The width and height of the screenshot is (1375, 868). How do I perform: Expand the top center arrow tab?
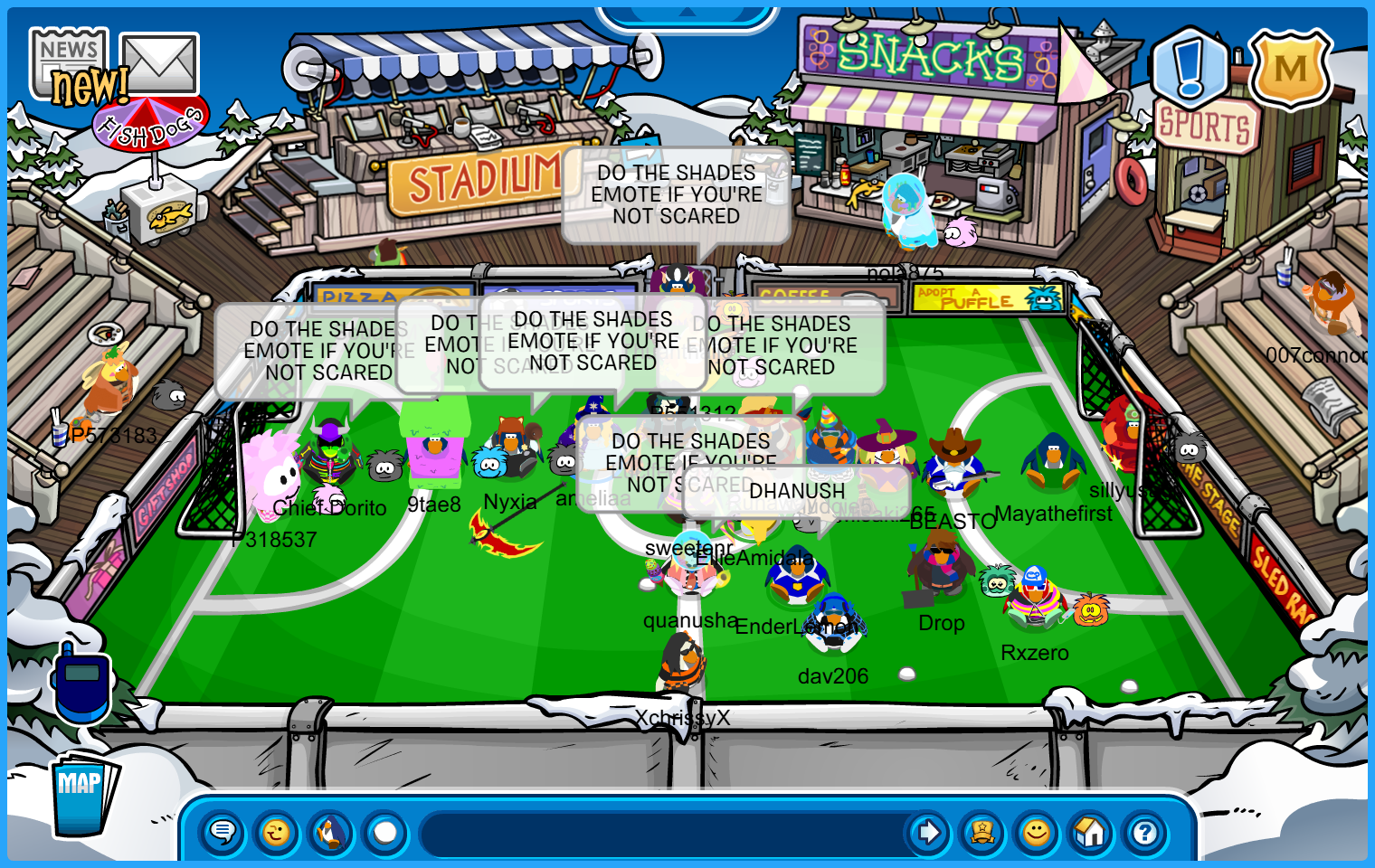(x=687, y=14)
